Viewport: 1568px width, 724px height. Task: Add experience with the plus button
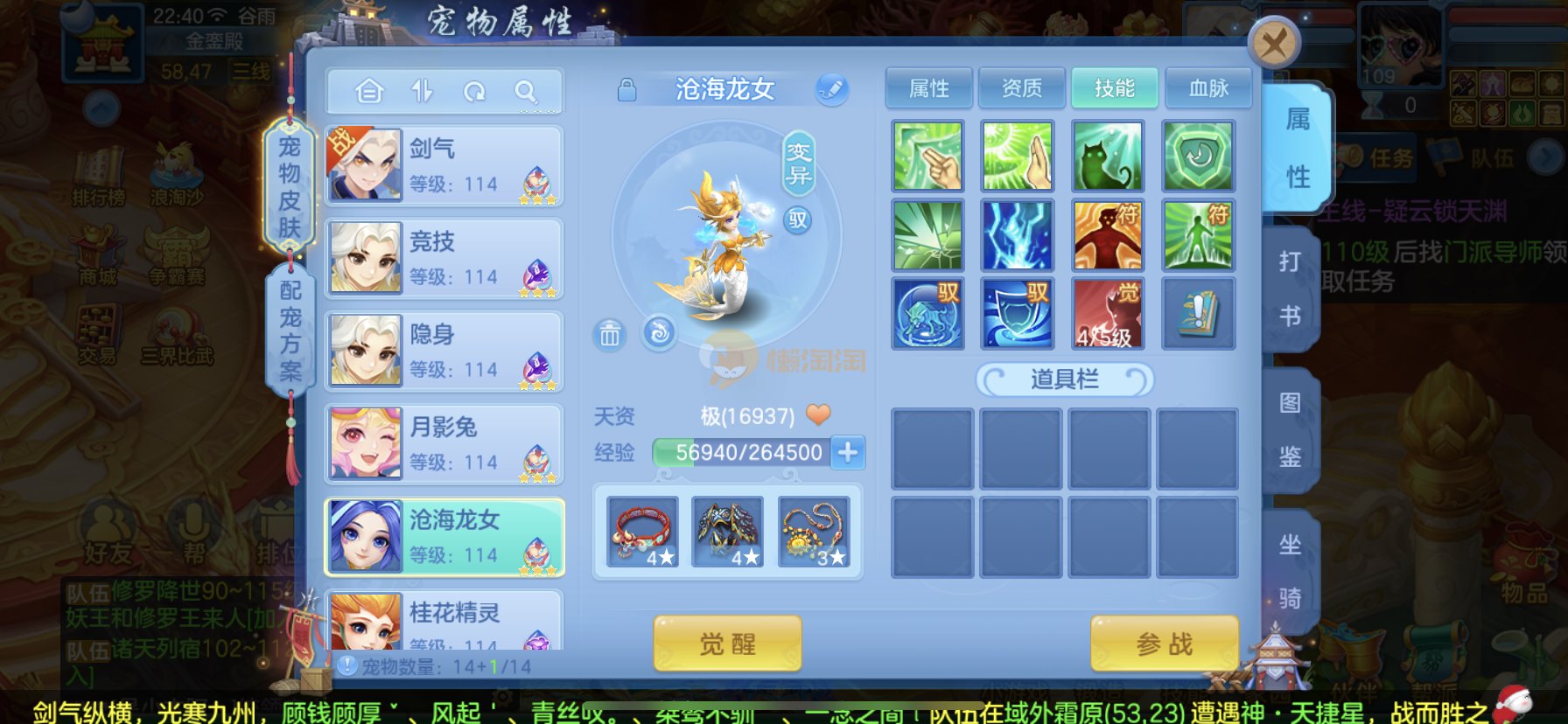coord(848,452)
